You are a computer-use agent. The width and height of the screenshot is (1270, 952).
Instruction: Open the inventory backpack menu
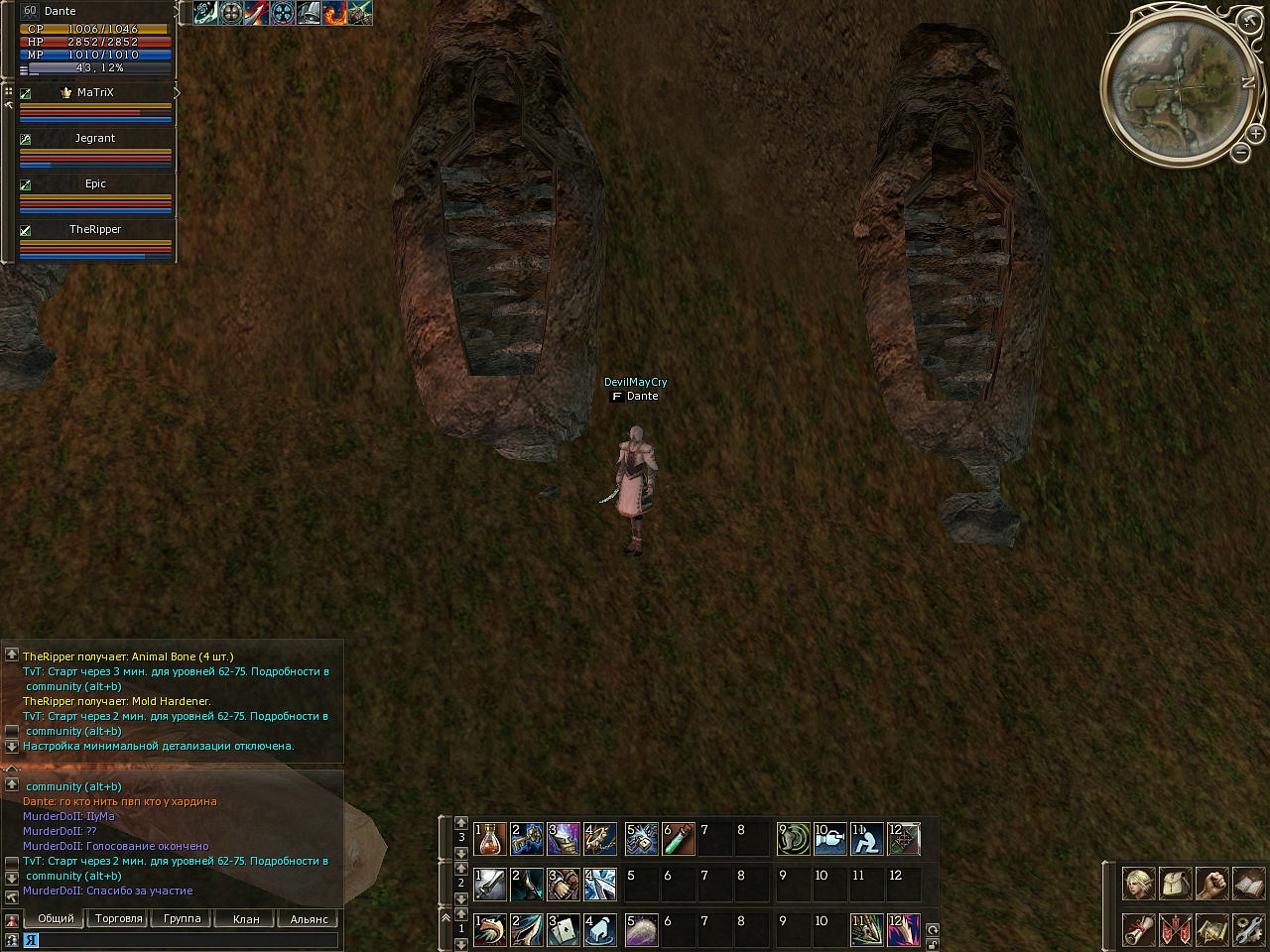[1175, 883]
